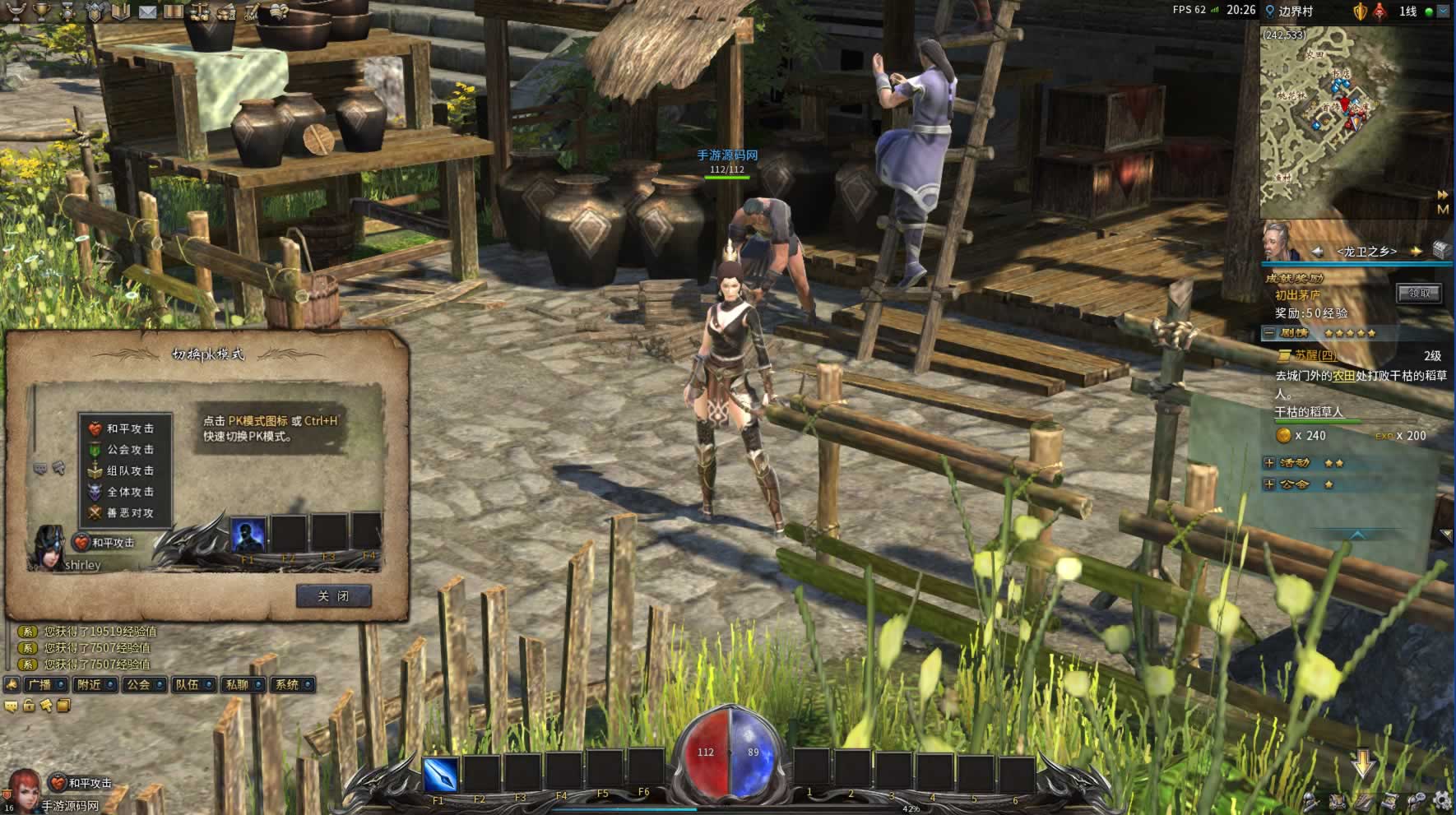Switch to 全体攻击 PK mode
The height and width of the screenshot is (815, 1456).
[x=128, y=492]
